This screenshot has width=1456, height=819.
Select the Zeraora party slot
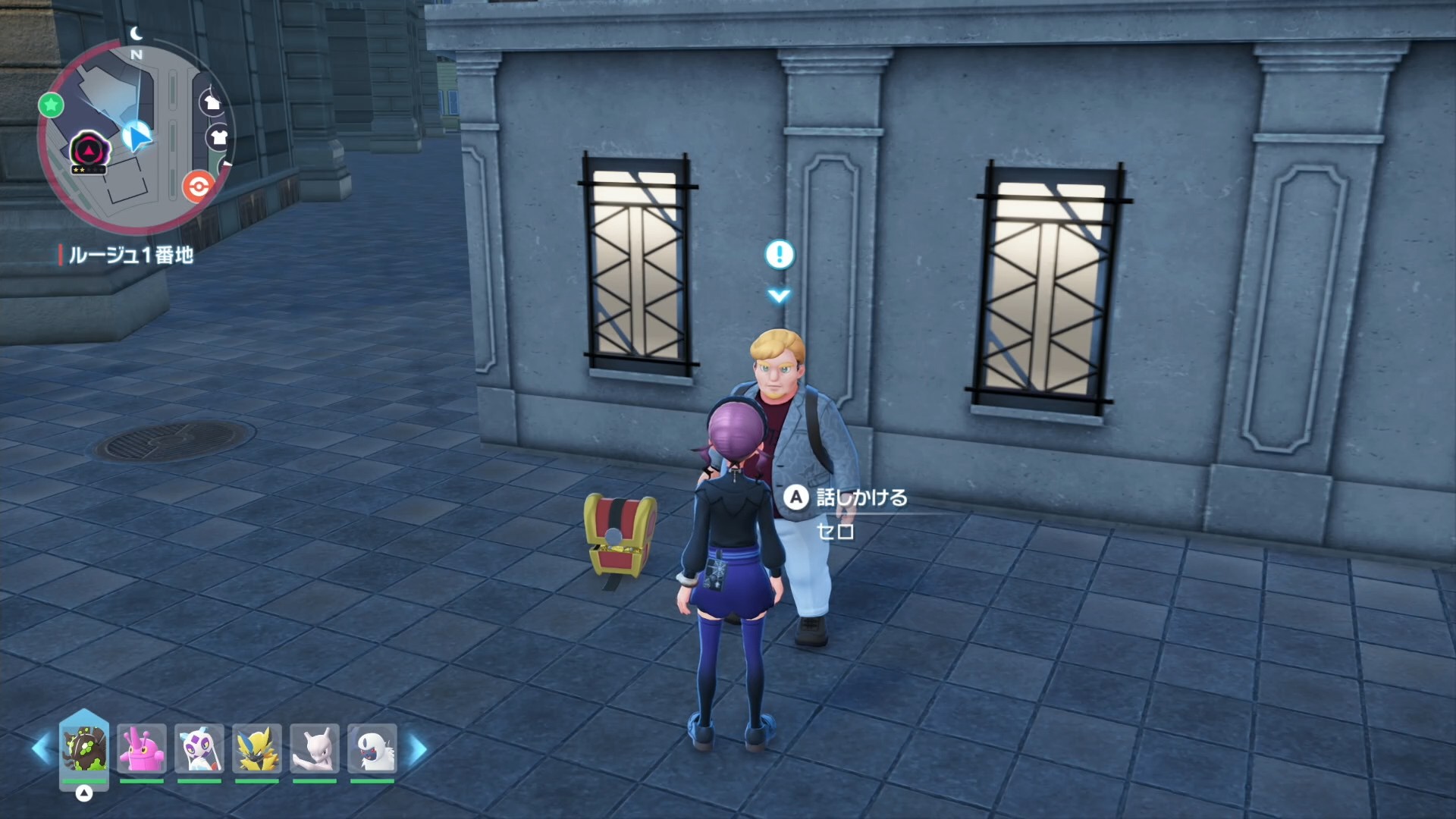(257, 749)
